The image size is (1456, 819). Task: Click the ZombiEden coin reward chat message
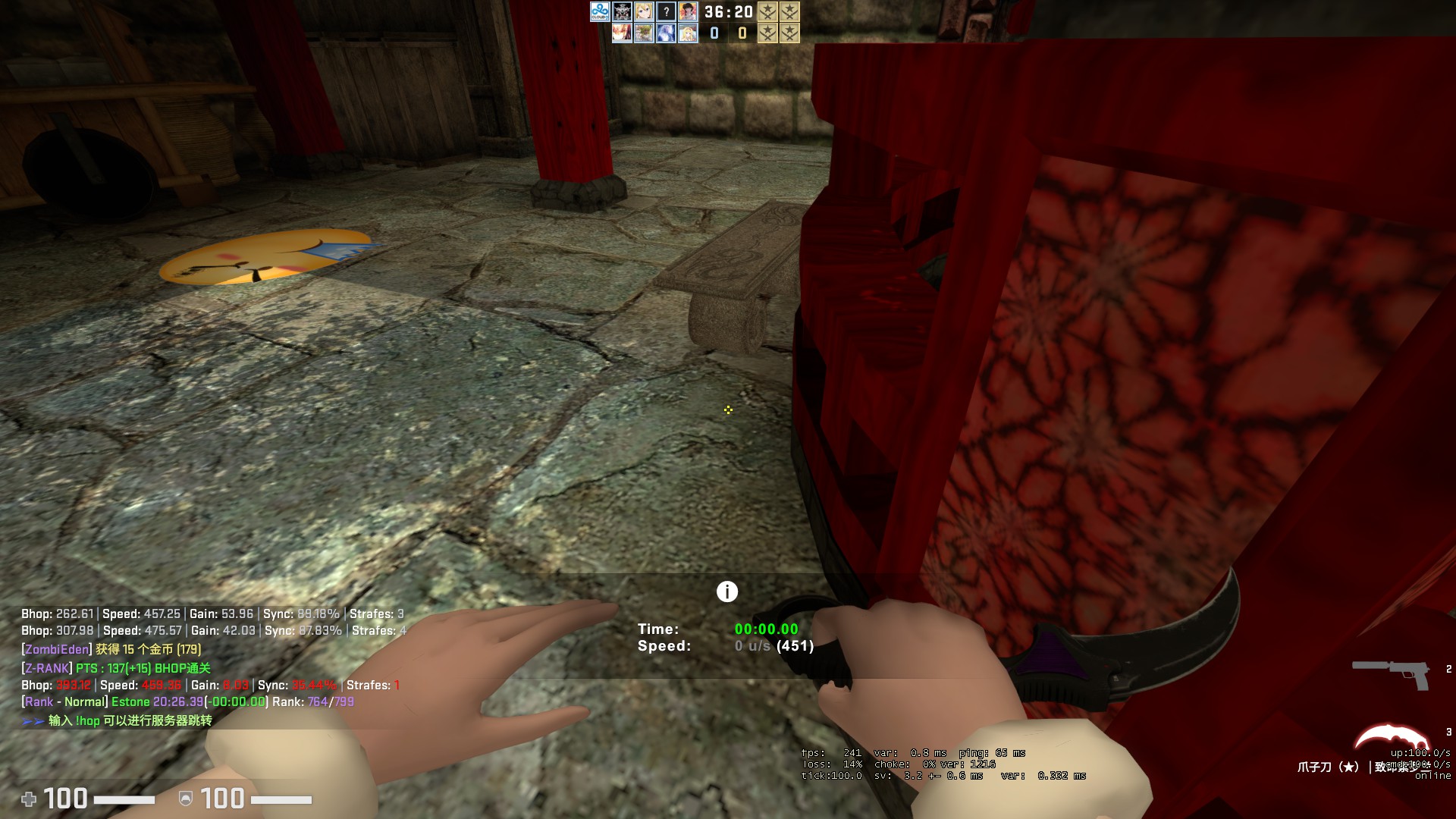112,649
